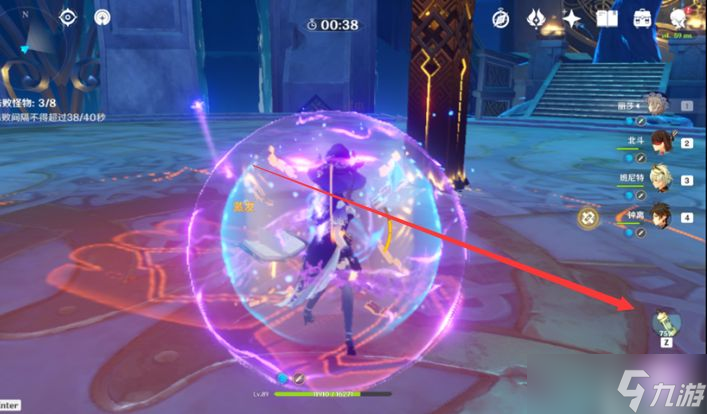707x414 pixels.
Task: Switch to party member 钟离
Action: 660,216
